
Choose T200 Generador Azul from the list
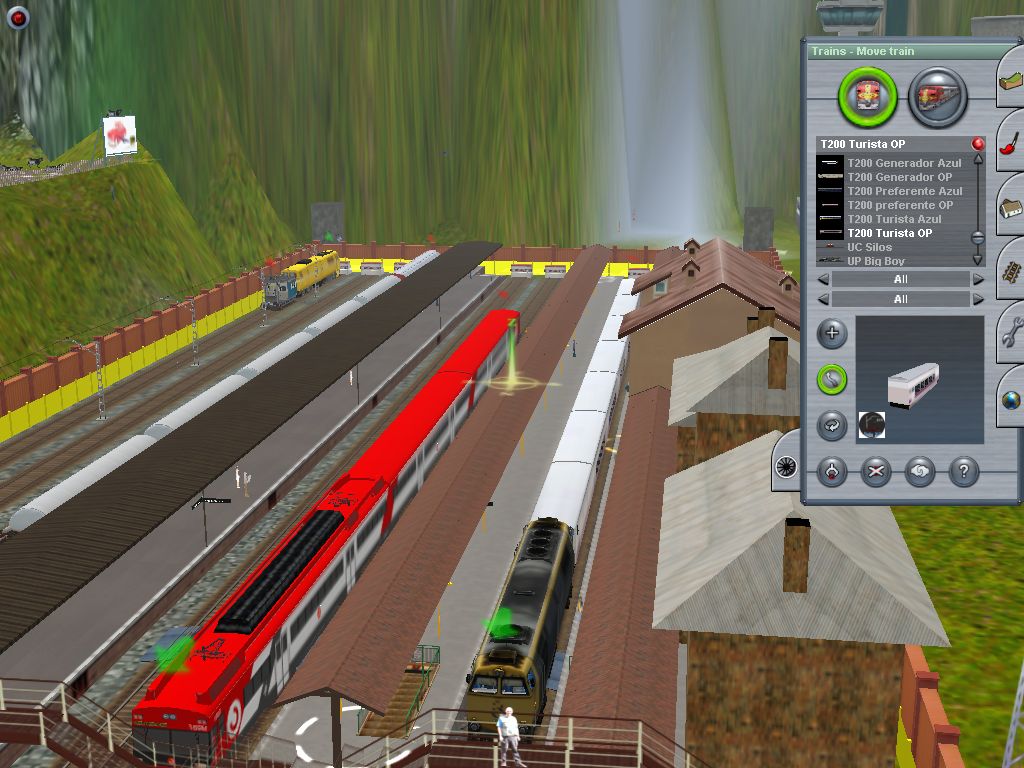[x=903, y=163]
